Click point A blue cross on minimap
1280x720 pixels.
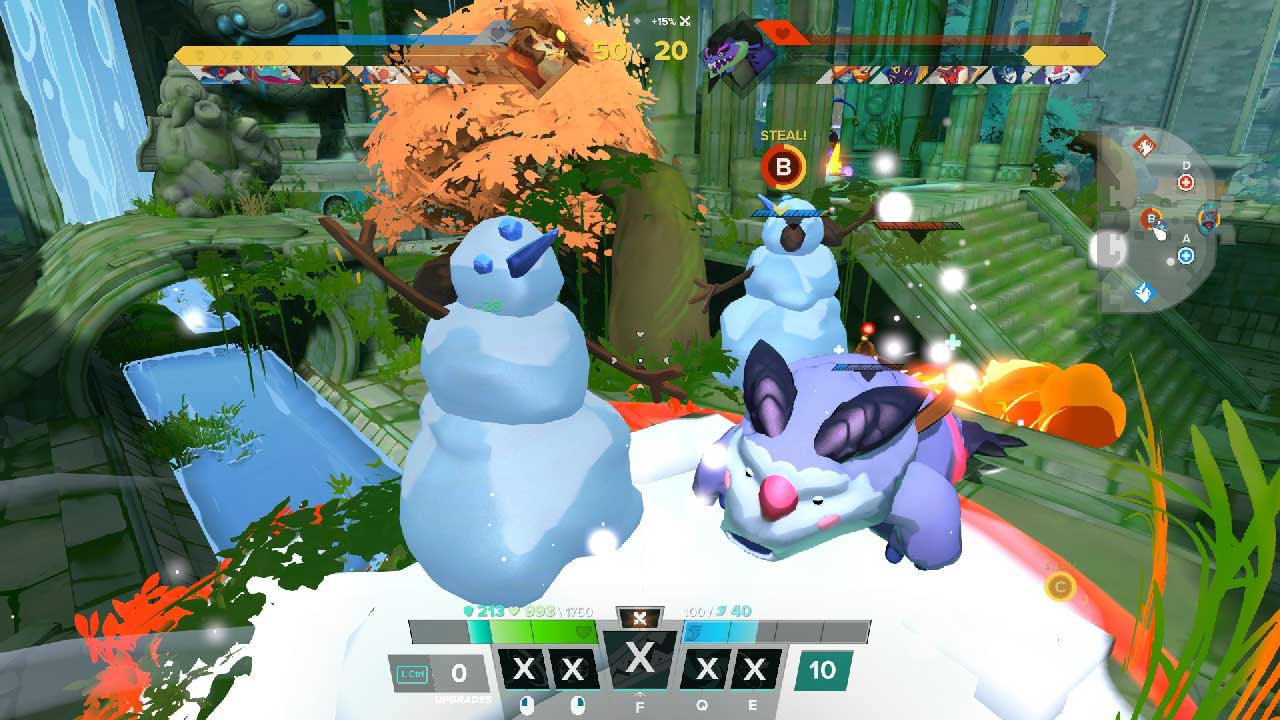(1186, 256)
